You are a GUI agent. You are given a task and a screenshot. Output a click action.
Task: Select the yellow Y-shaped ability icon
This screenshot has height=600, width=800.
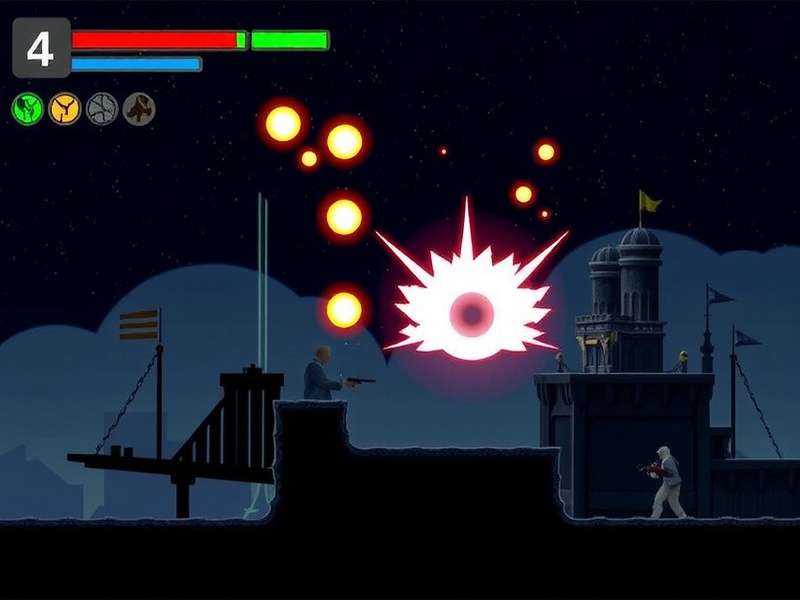65,108
